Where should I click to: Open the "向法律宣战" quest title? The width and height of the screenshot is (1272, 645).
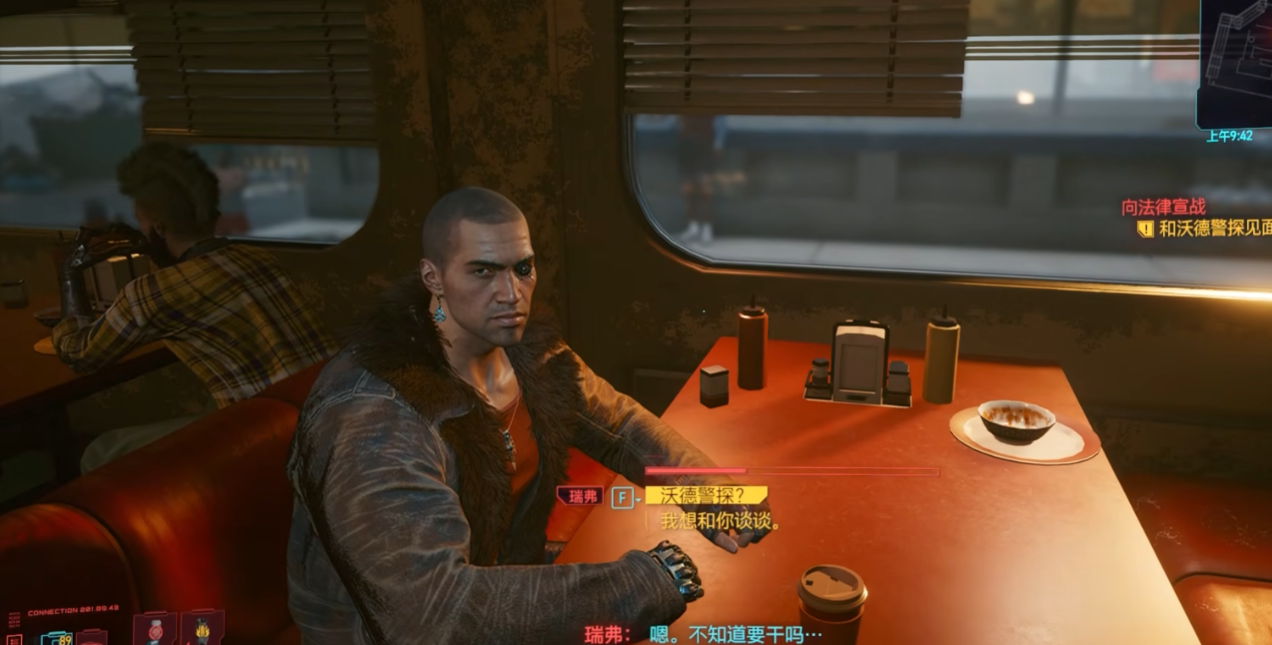(1163, 208)
